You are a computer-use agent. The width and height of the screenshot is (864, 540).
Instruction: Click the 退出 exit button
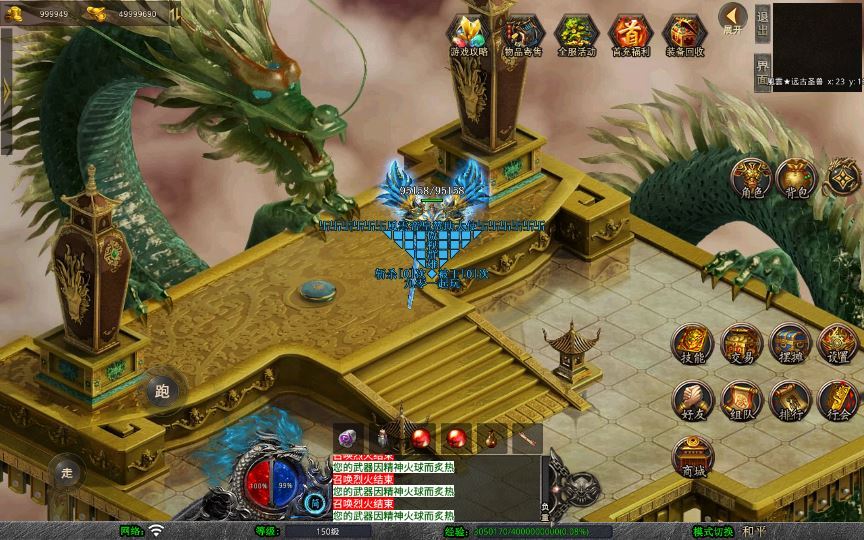pyautogui.click(x=763, y=22)
